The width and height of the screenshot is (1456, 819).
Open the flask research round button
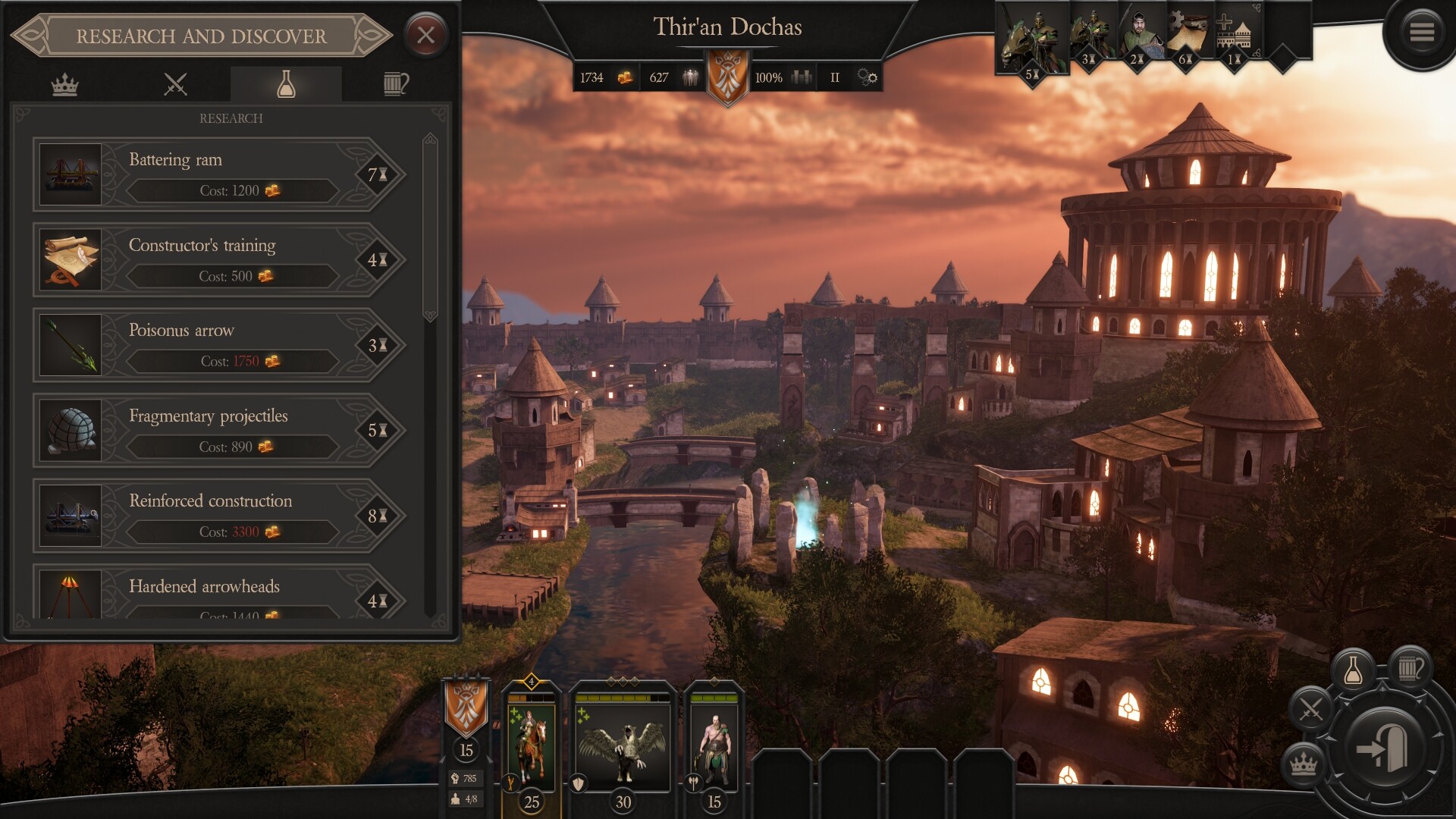click(1353, 670)
